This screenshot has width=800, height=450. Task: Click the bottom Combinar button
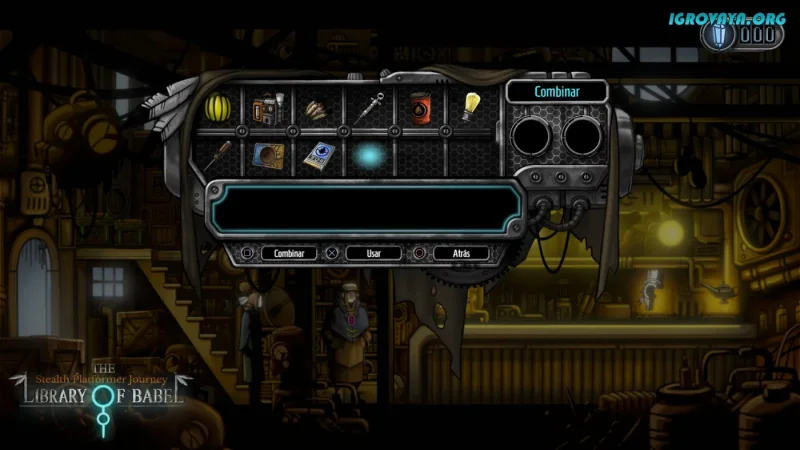pyautogui.click(x=289, y=253)
